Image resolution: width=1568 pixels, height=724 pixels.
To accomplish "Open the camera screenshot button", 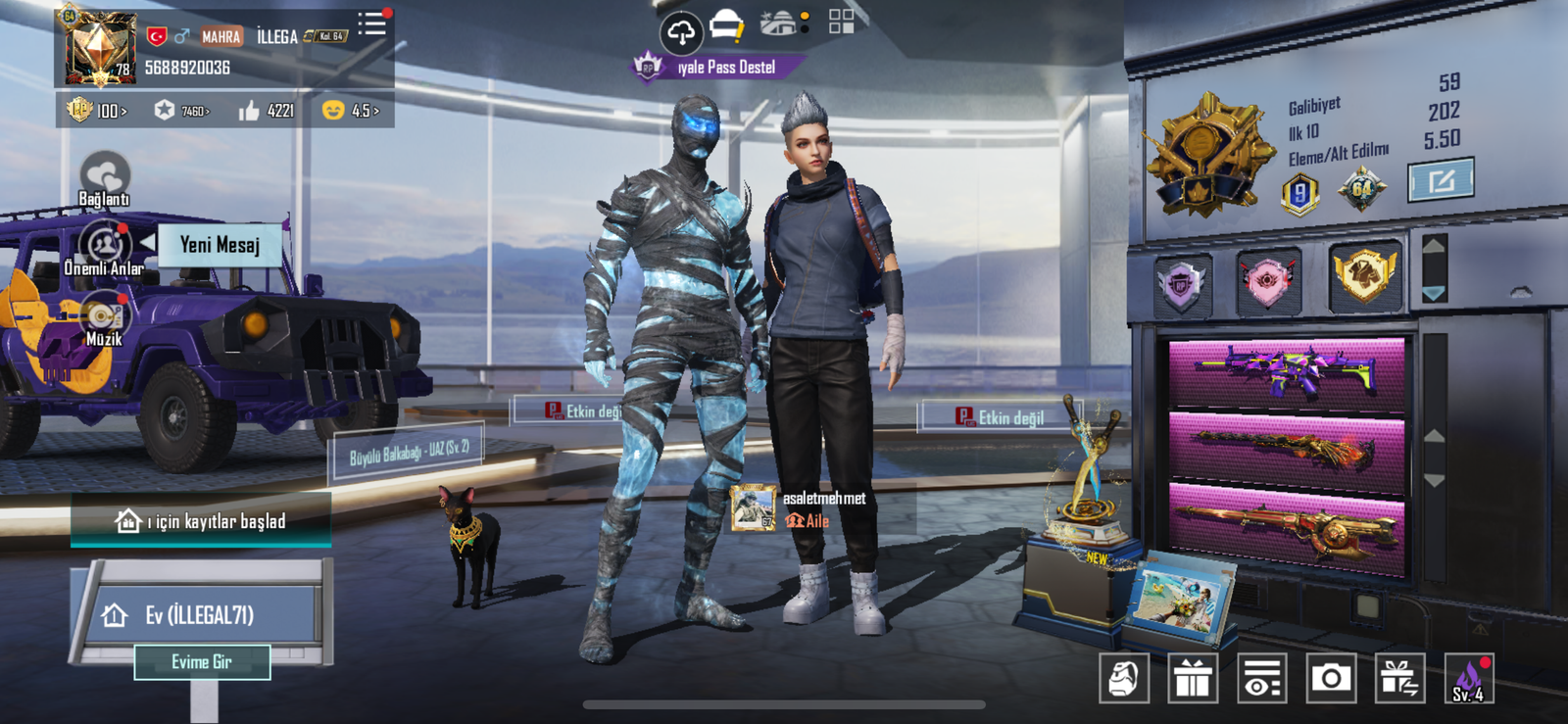I will pyautogui.click(x=1331, y=677).
